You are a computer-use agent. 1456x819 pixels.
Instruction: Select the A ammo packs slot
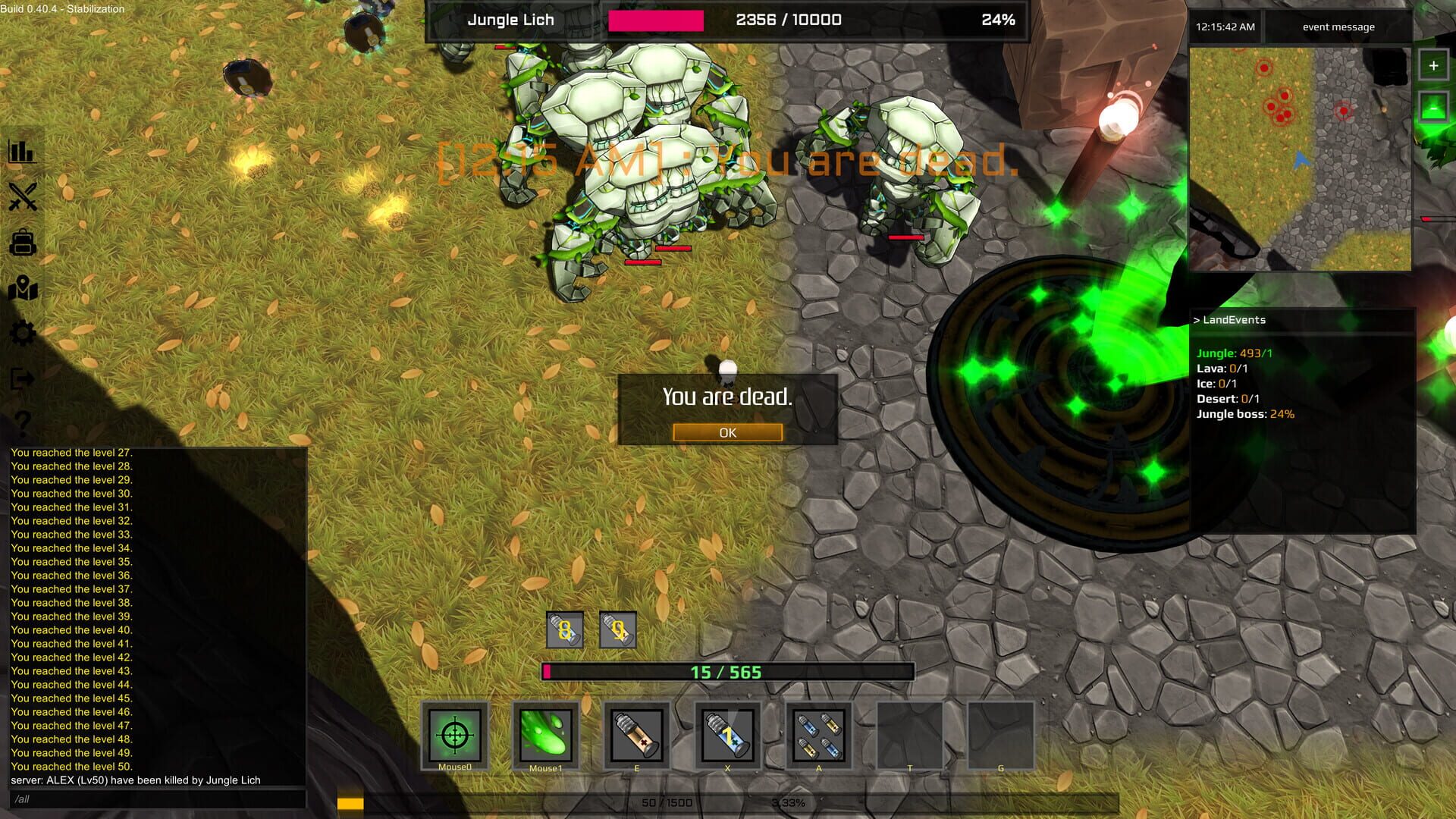[x=819, y=736]
